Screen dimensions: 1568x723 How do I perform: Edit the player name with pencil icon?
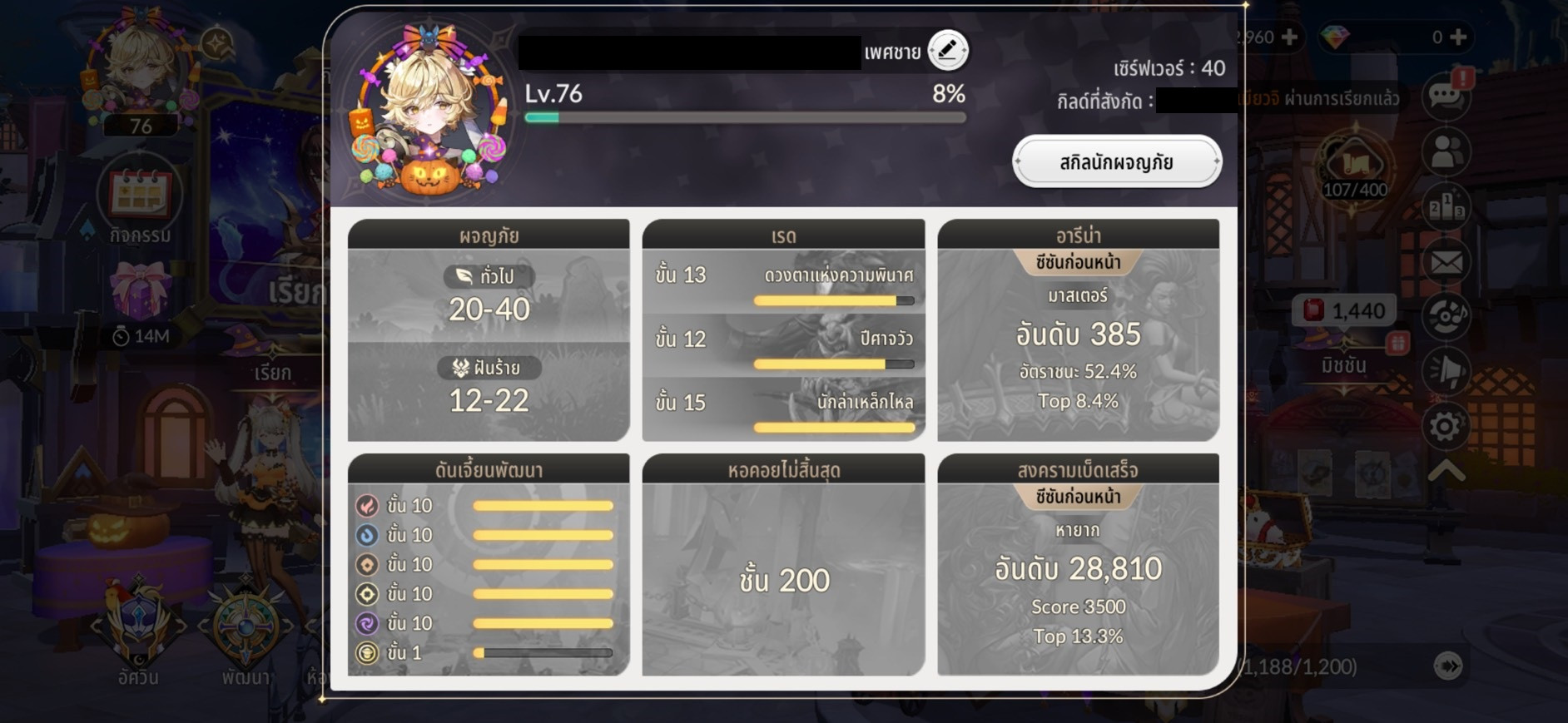click(x=948, y=51)
